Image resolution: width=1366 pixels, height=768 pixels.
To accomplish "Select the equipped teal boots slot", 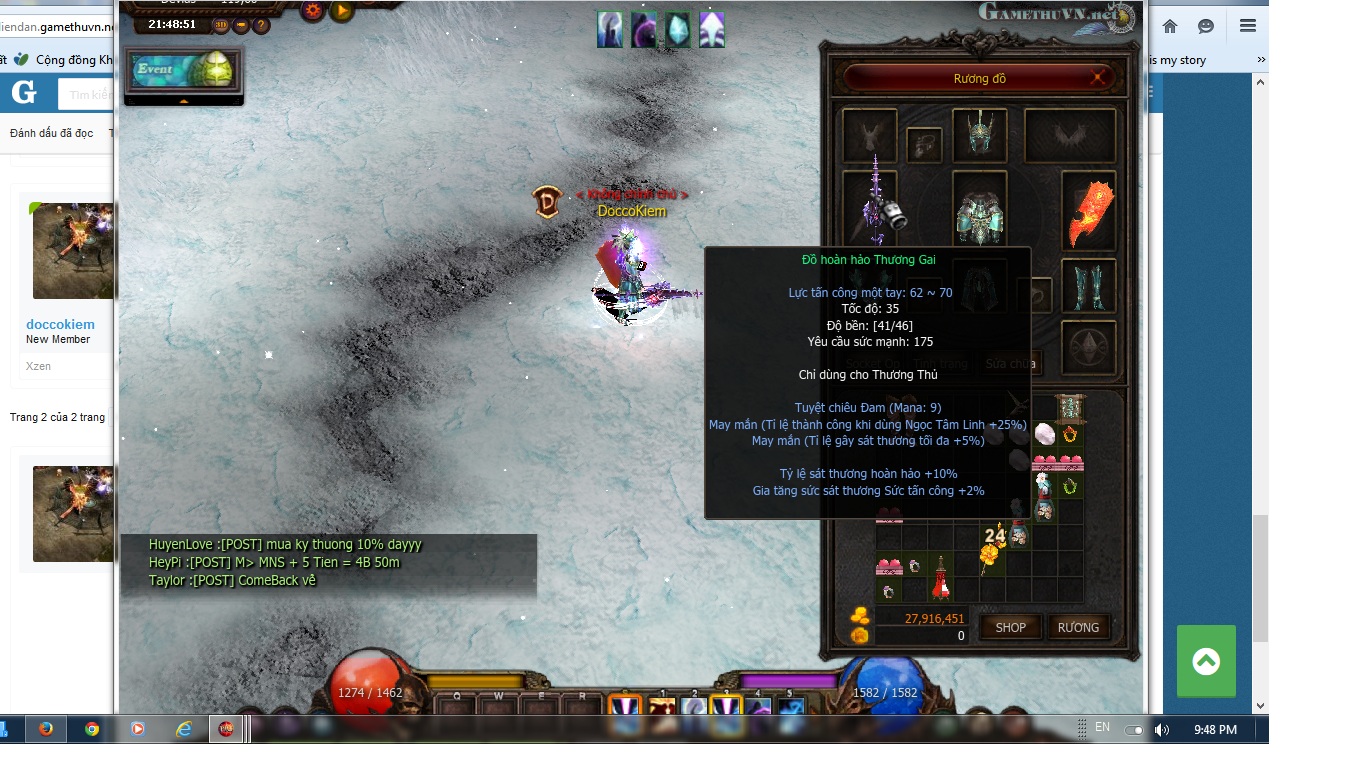I will point(1088,287).
